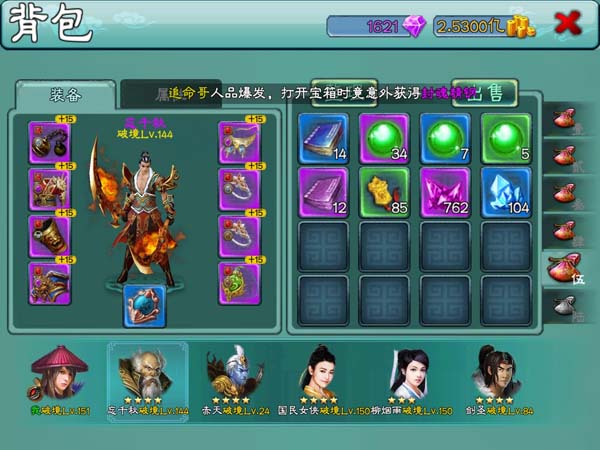
Task: View the blue orb treasure slot below the hero
Action: (144, 305)
